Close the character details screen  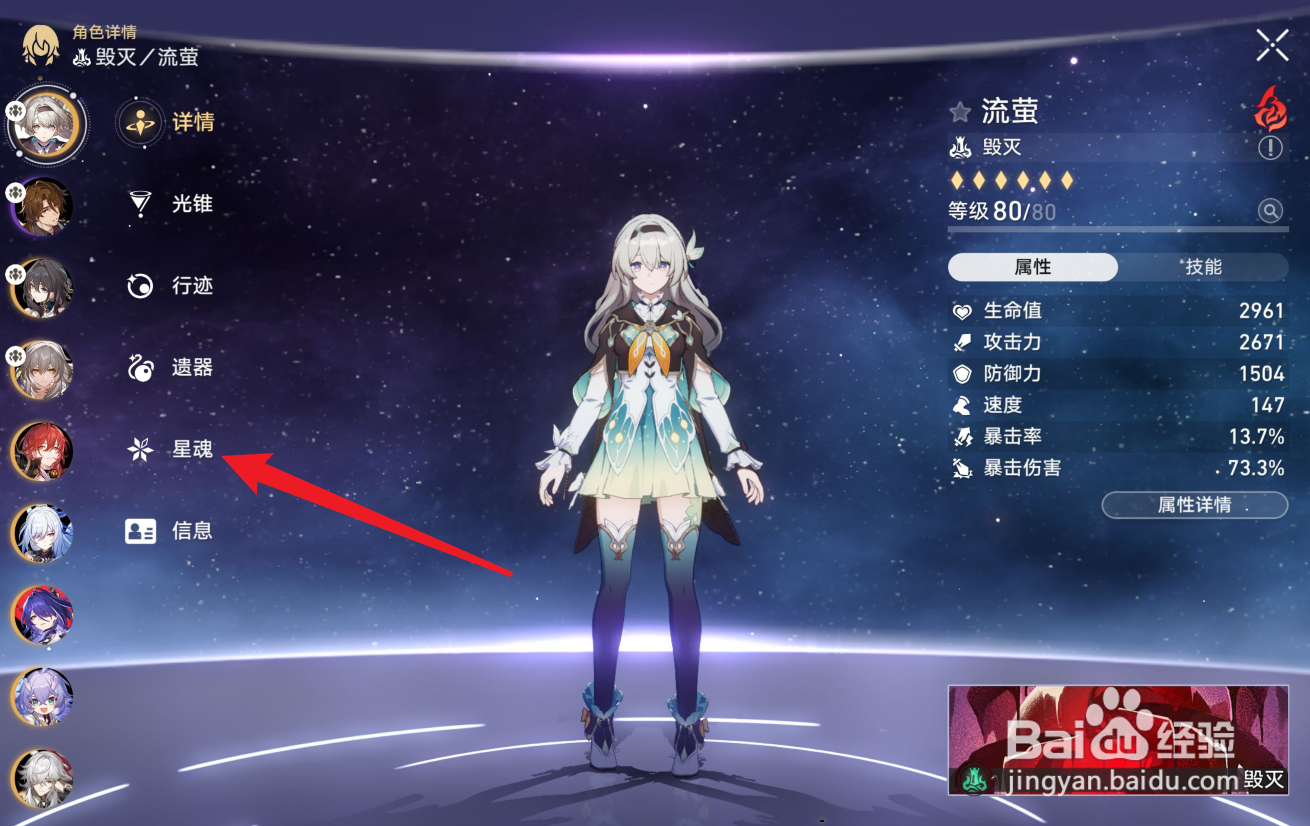coord(1271,44)
